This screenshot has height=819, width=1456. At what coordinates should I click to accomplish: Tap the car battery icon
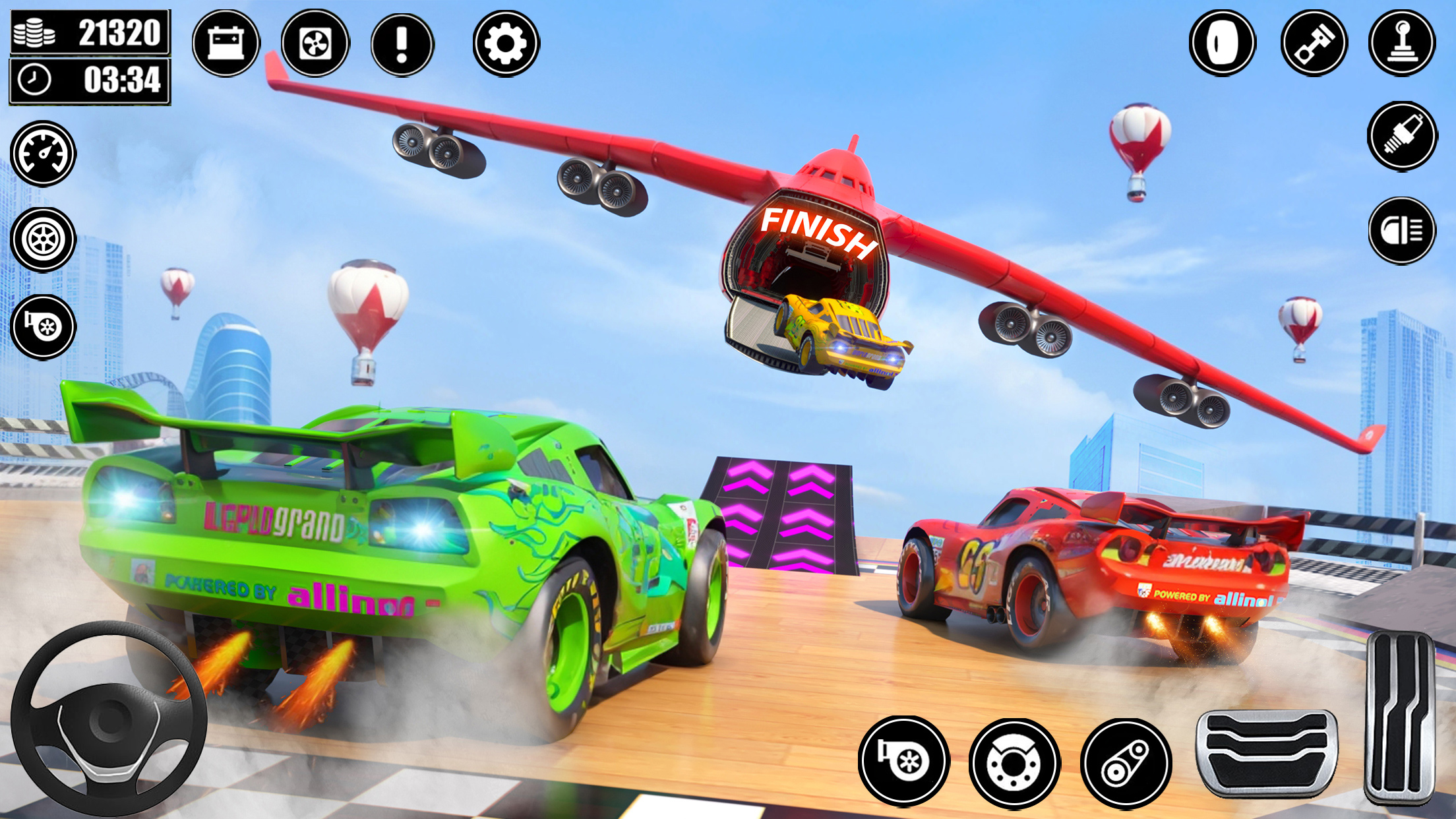[226, 44]
